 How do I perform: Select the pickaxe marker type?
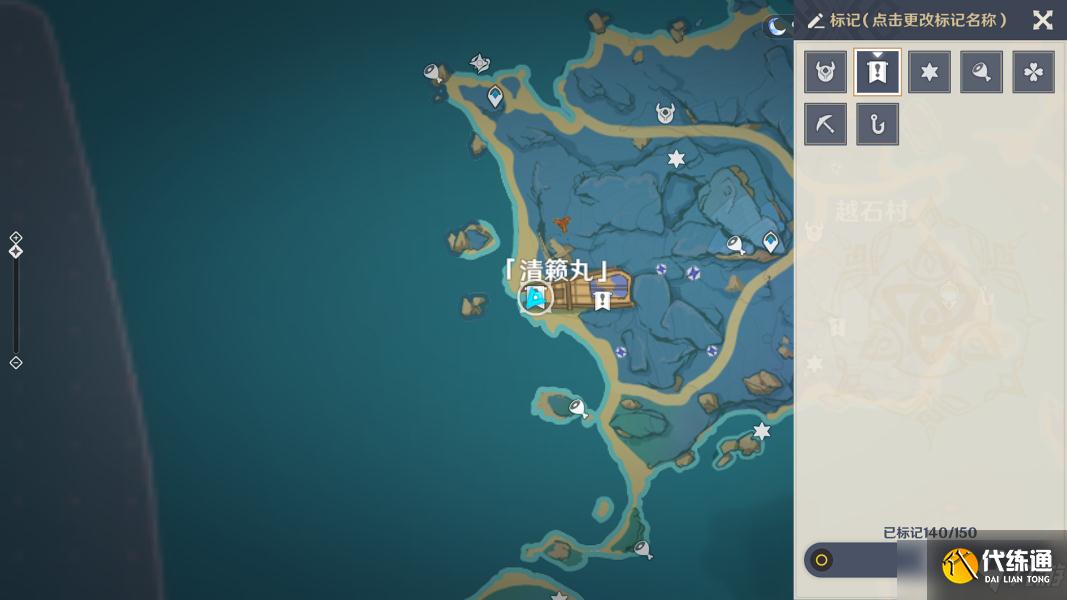click(x=826, y=124)
